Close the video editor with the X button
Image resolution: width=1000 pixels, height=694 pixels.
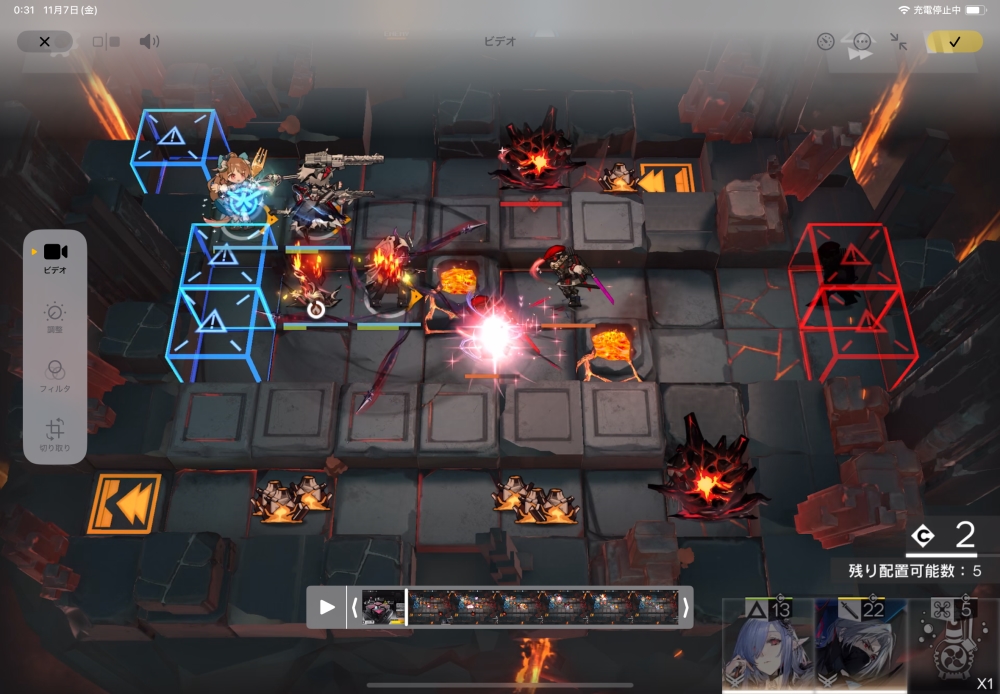[x=44, y=42]
